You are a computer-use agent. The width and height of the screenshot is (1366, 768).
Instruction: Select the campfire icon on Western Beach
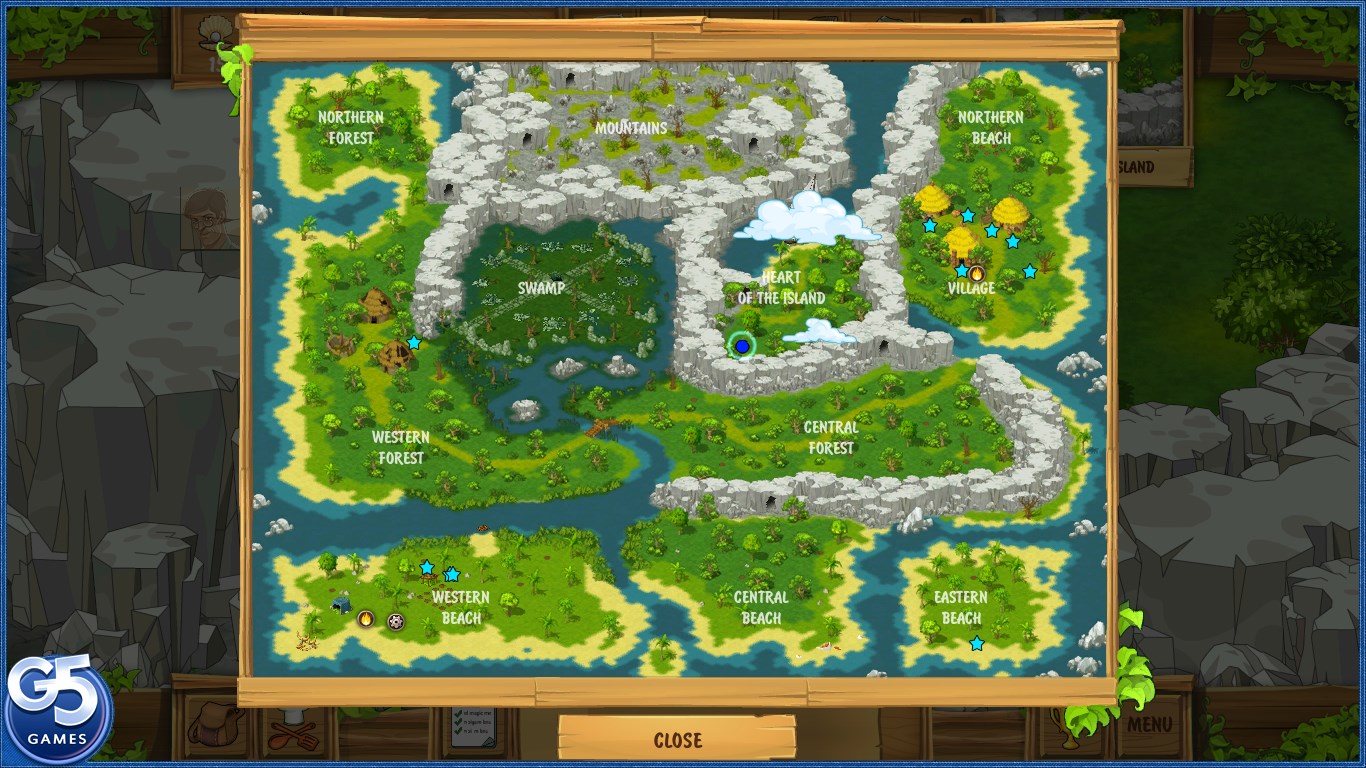[366, 619]
